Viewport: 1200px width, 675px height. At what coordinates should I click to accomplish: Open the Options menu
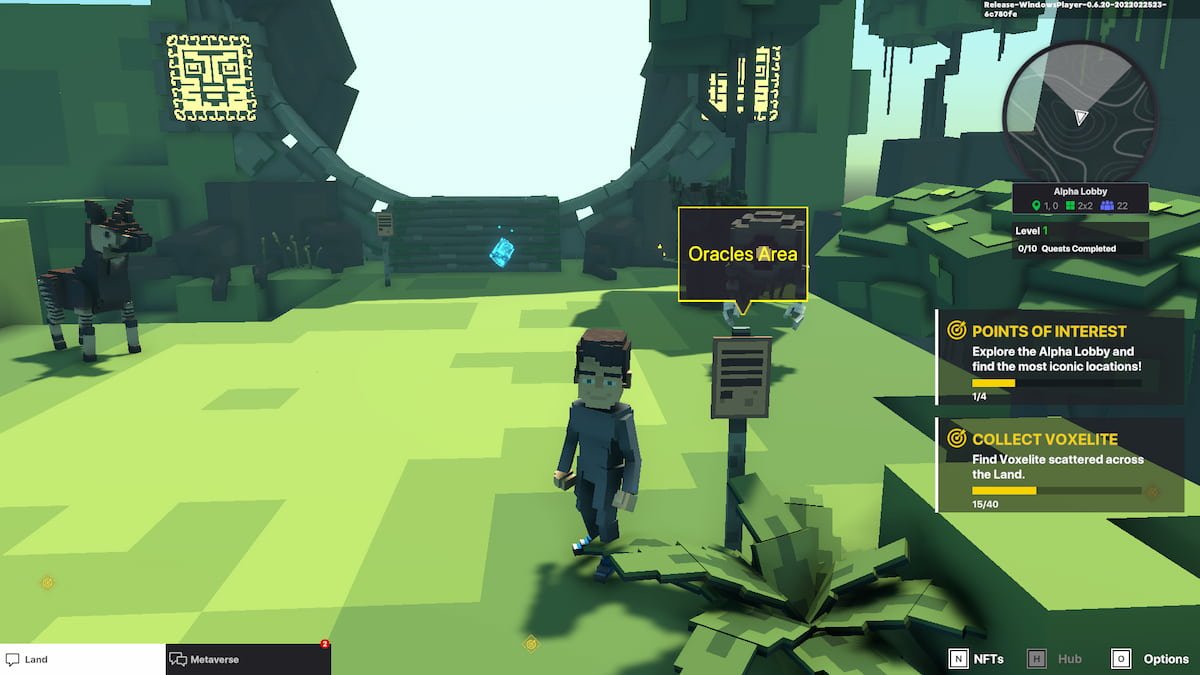point(1150,659)
